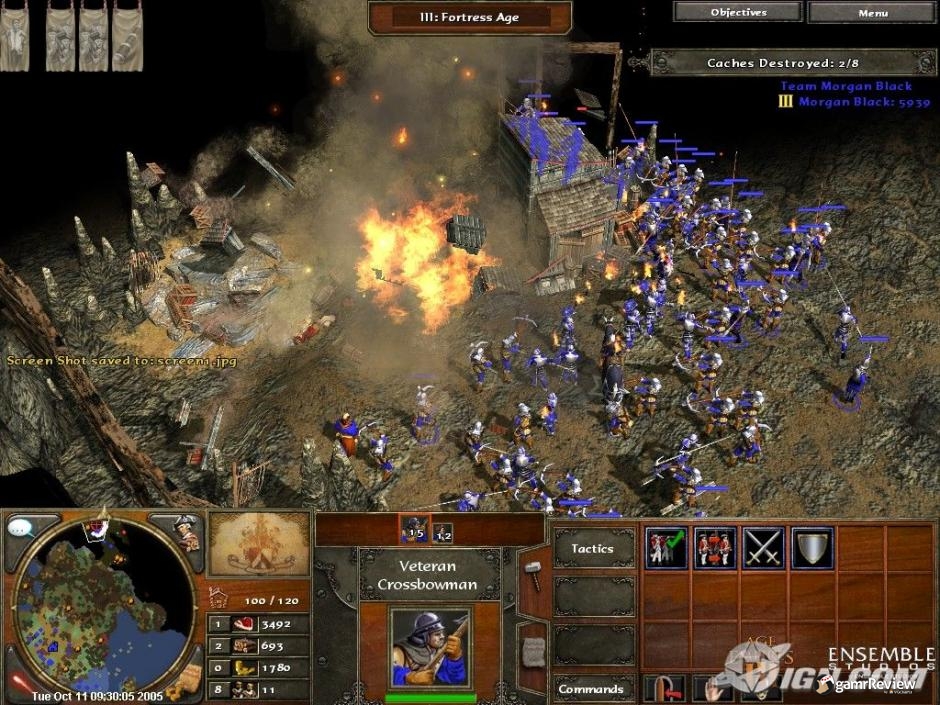Open the Objectives panel

click(738, 13)
